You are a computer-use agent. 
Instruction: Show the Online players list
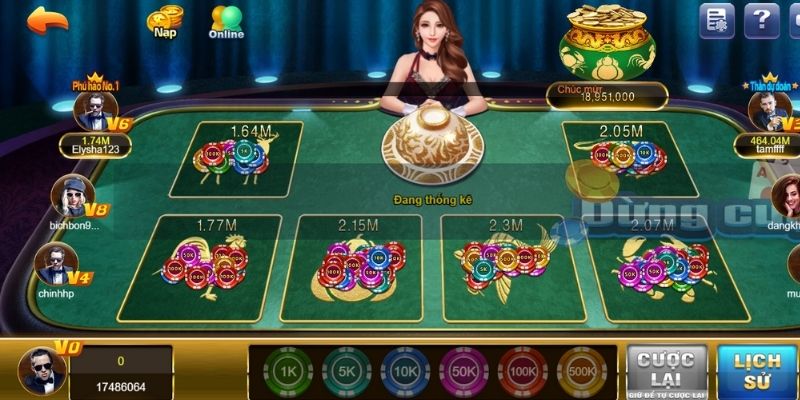226,22
